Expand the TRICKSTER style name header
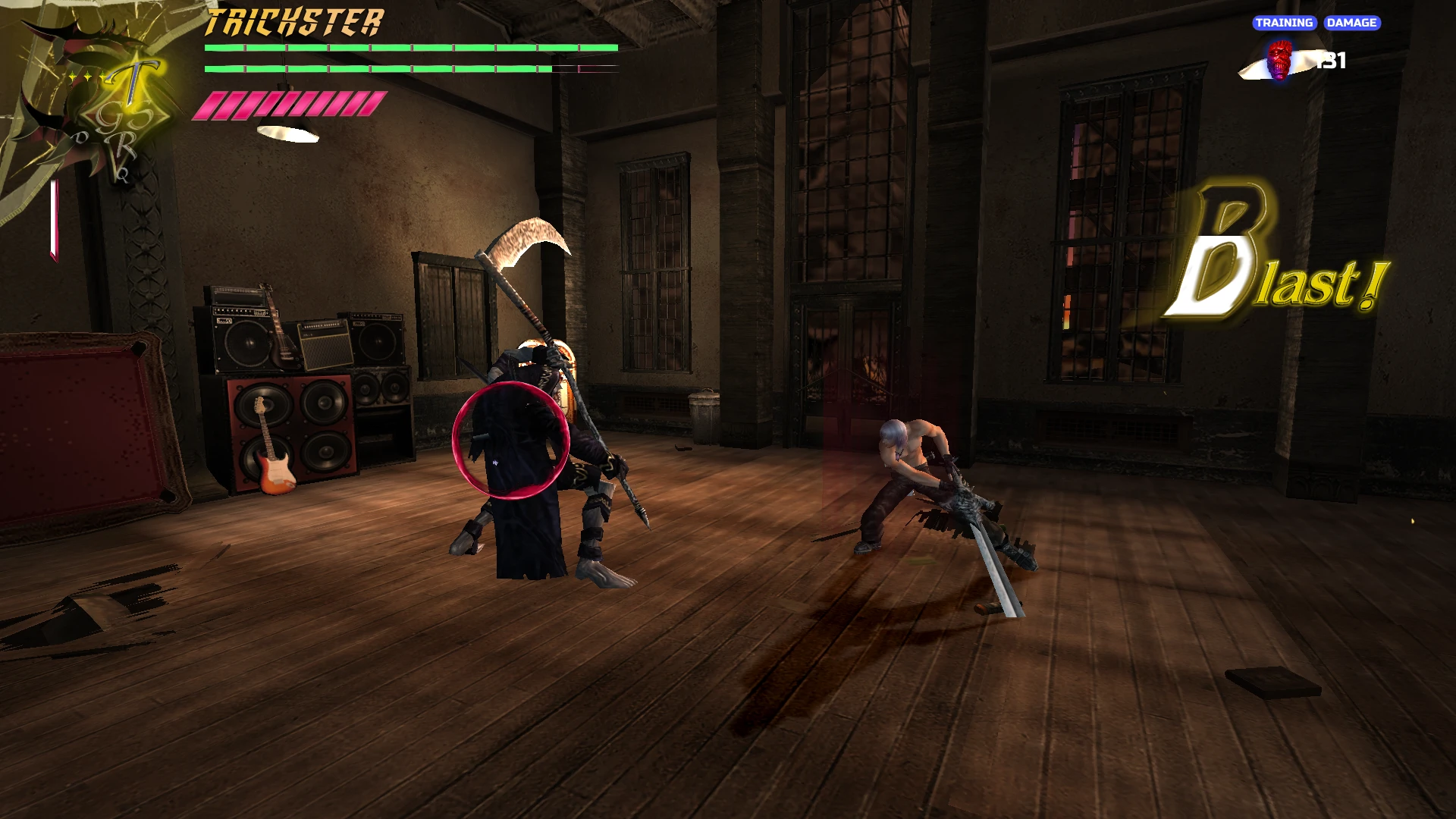The width and height of the screenshot is (1456, 819). [294, 22]
